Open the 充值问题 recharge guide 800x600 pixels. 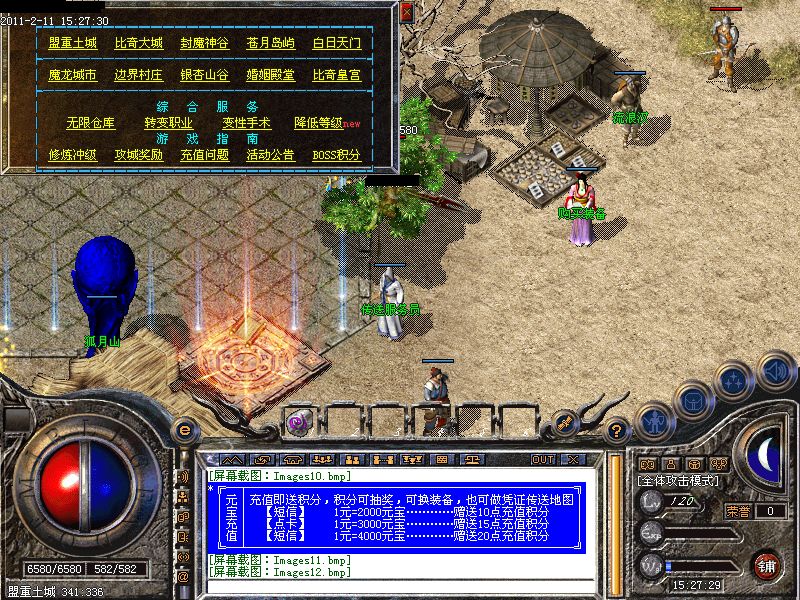[x=204, y=155]
